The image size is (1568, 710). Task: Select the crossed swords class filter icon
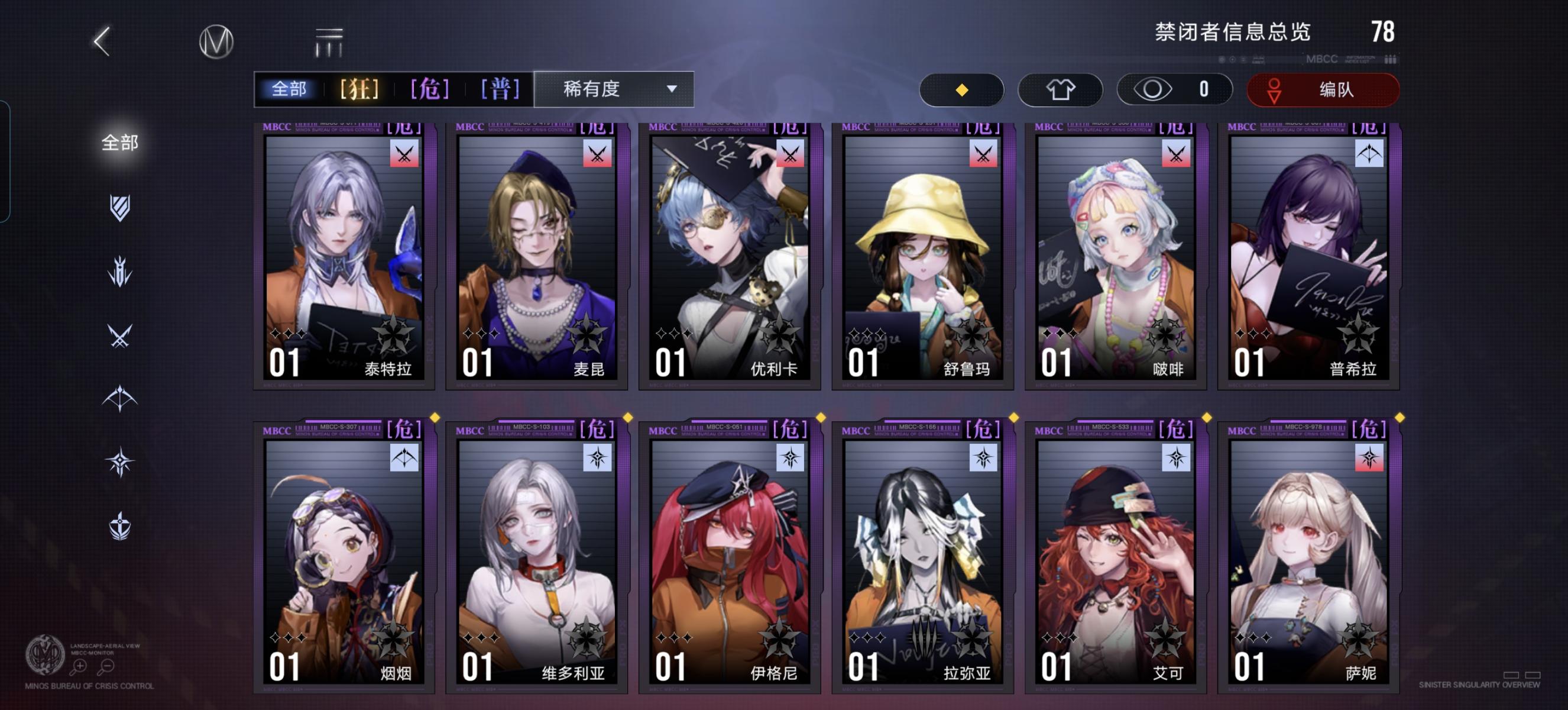pyautogui.click(x=119, y=334)
